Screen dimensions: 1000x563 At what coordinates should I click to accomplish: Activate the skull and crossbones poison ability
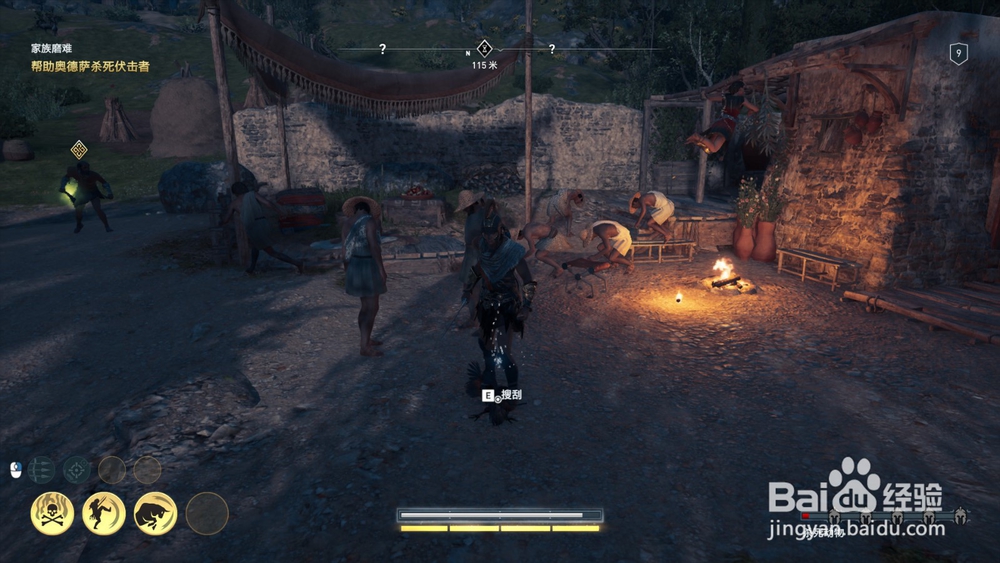click(x=51, y=513)
